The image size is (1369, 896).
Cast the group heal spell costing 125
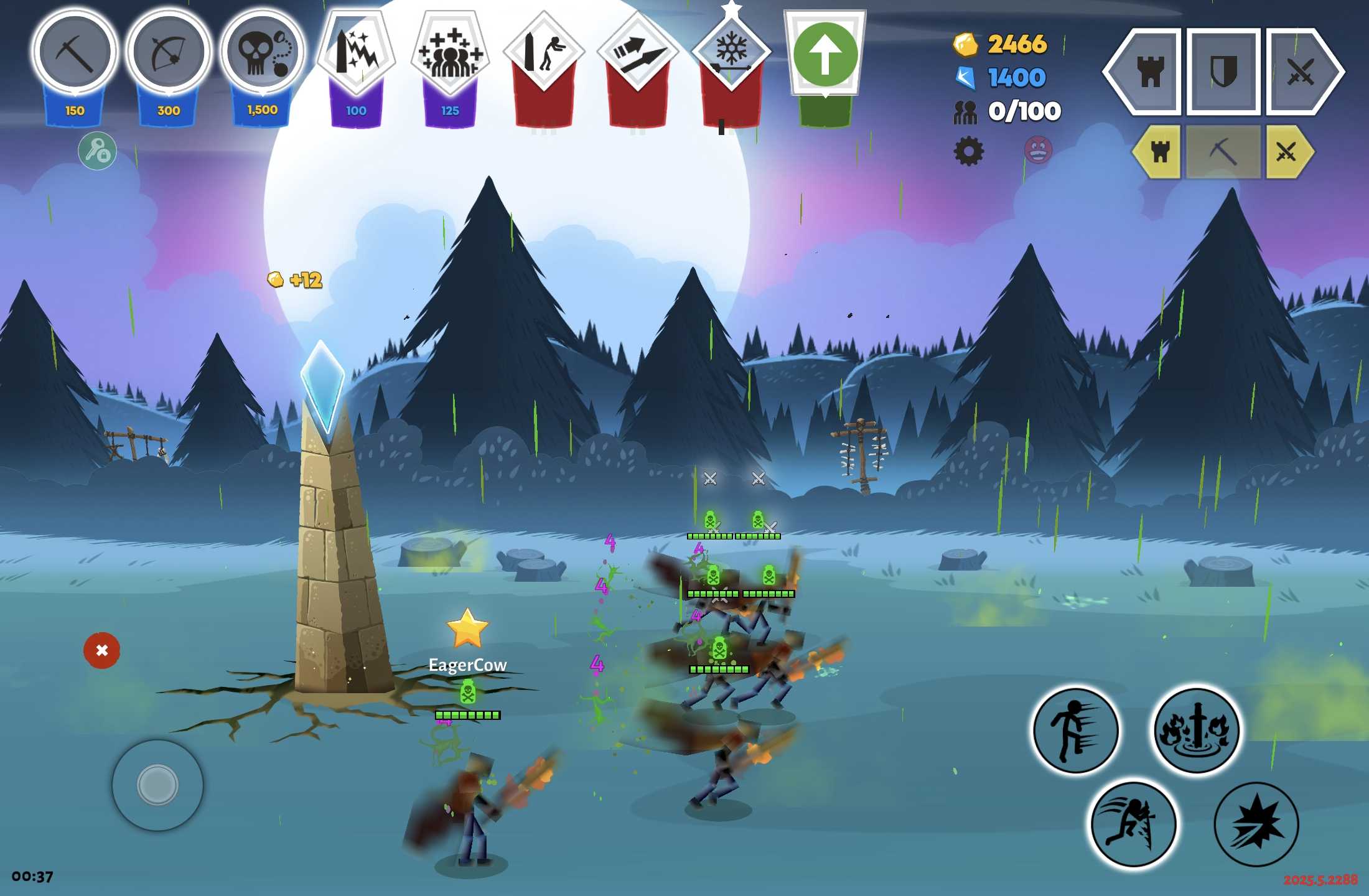451,53
